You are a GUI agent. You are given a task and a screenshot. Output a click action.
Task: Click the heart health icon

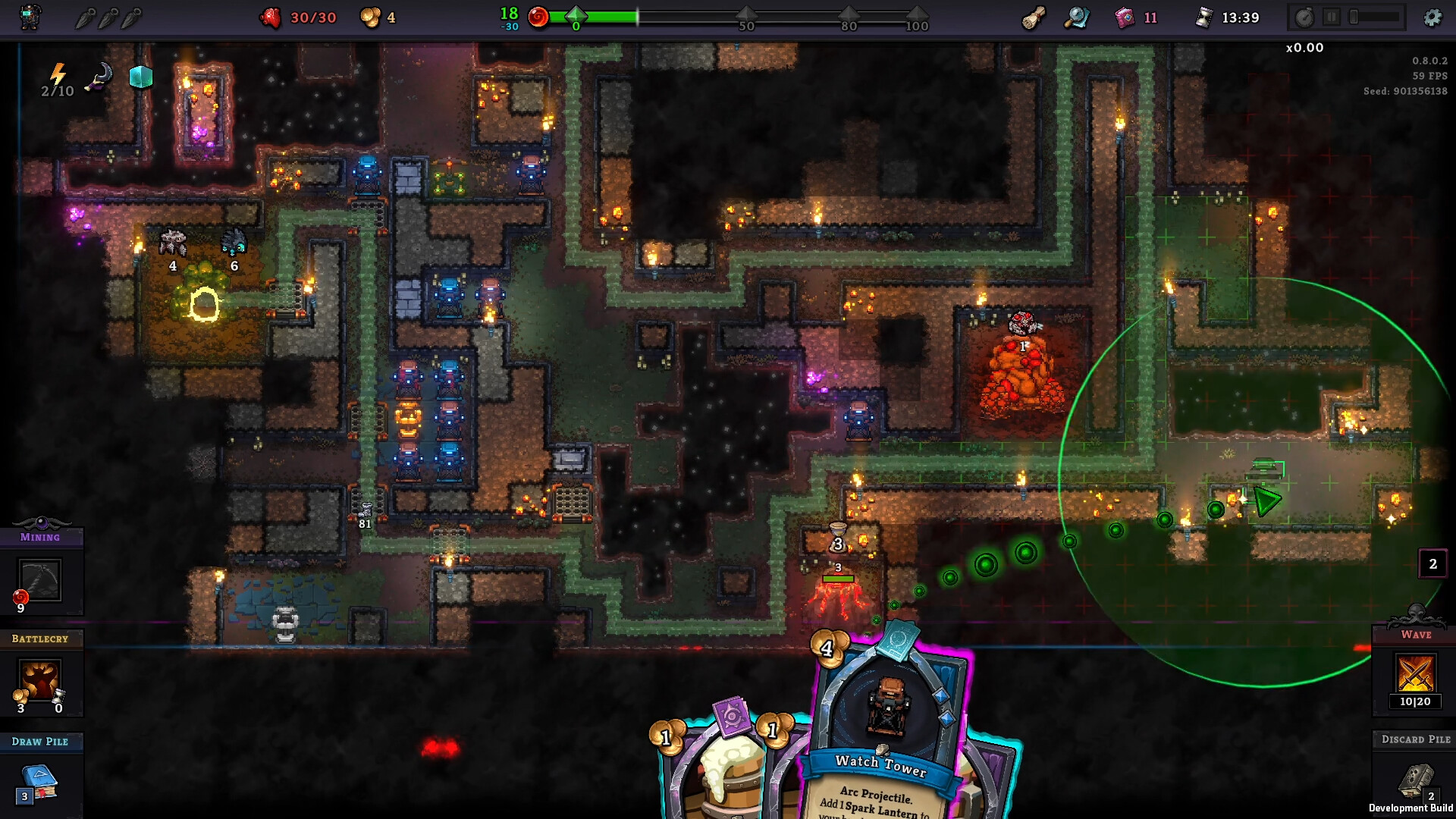point(272,17)
